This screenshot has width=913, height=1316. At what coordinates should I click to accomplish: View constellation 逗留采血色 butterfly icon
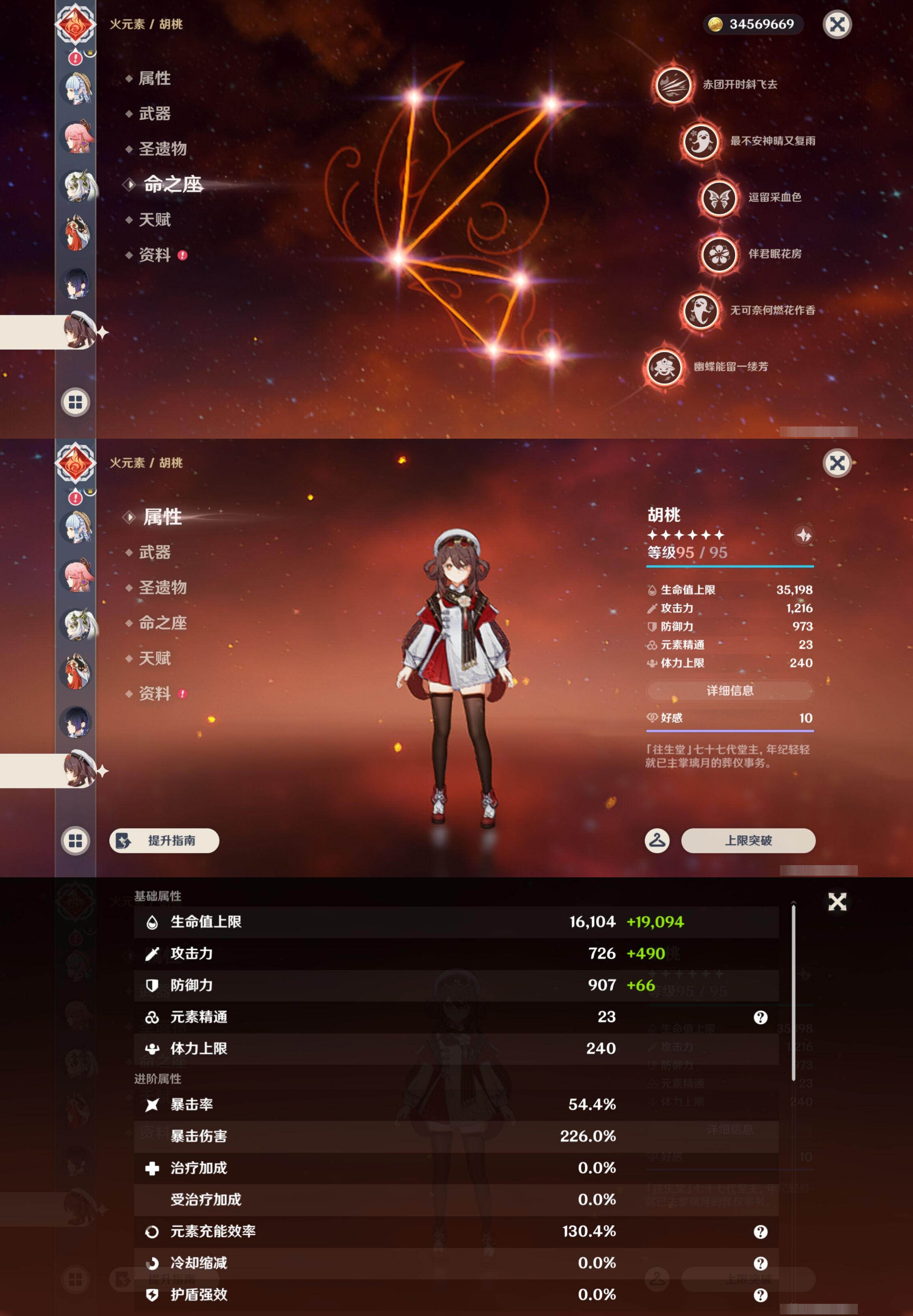[x=720, y=199]
